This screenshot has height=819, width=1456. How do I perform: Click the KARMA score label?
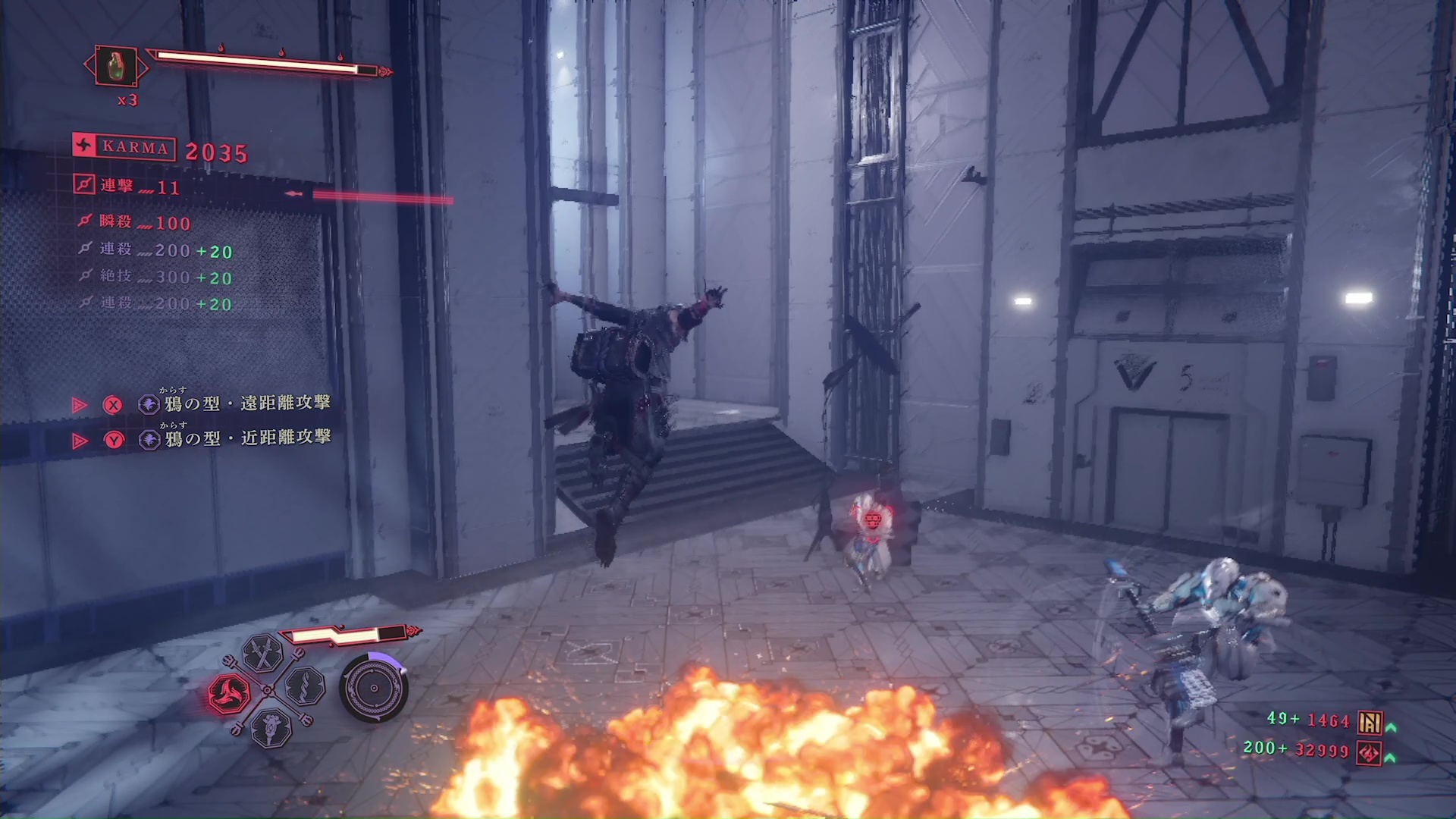[125, 147]
